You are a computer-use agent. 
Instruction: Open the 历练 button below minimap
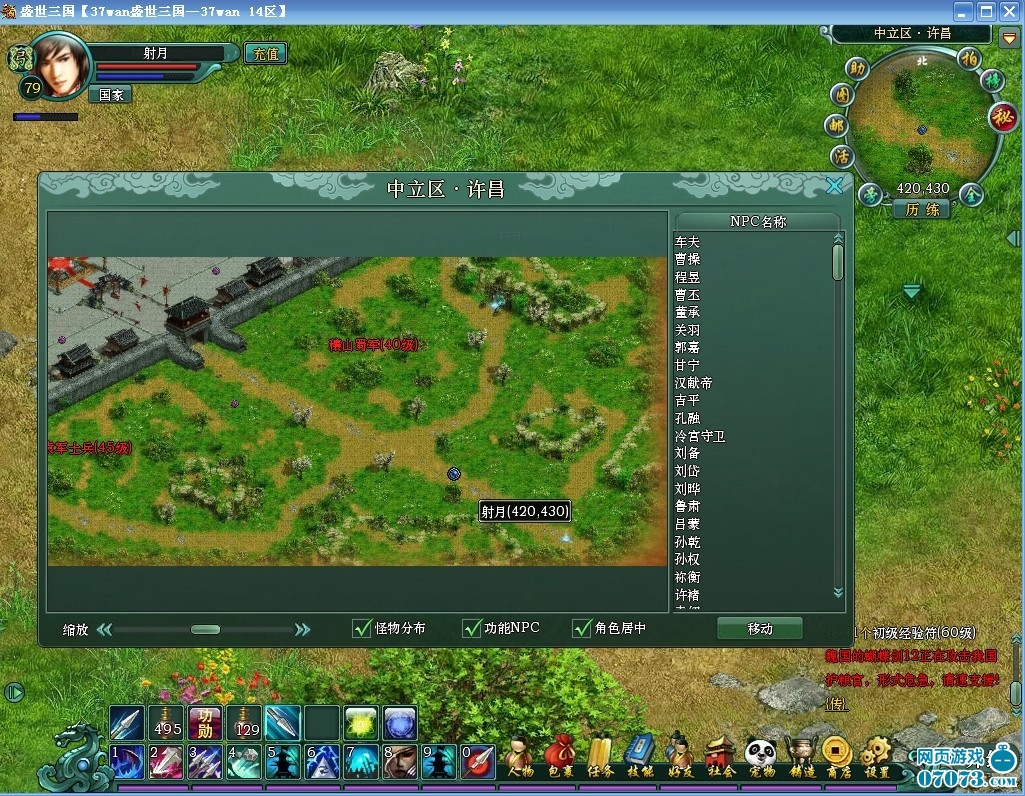pos(922,209)
